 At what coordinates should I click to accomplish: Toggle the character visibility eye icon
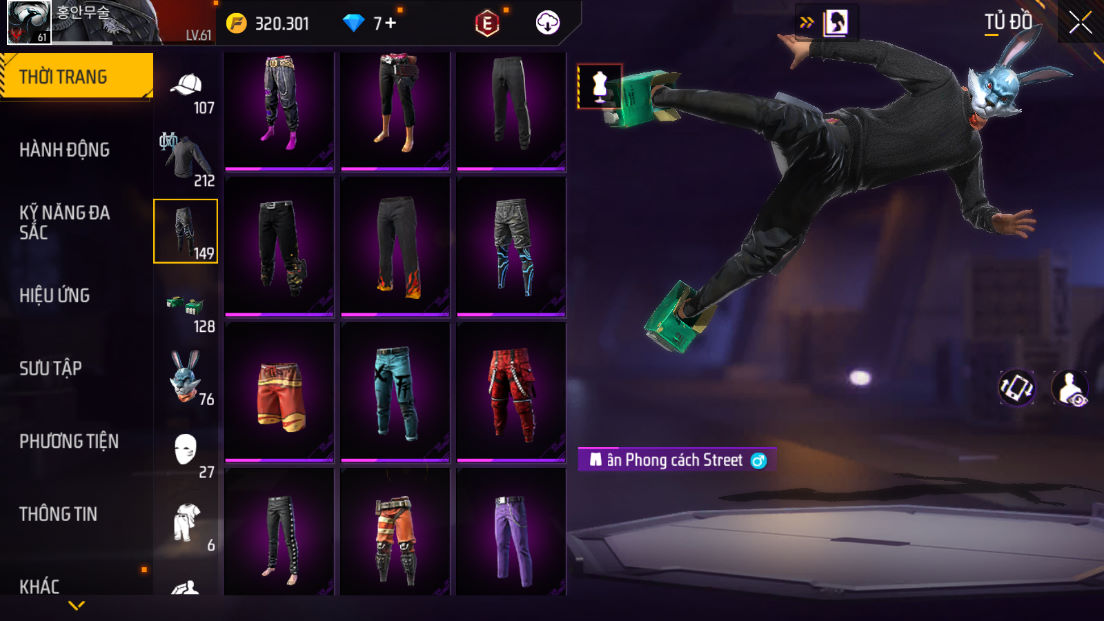coord(1071,388)
